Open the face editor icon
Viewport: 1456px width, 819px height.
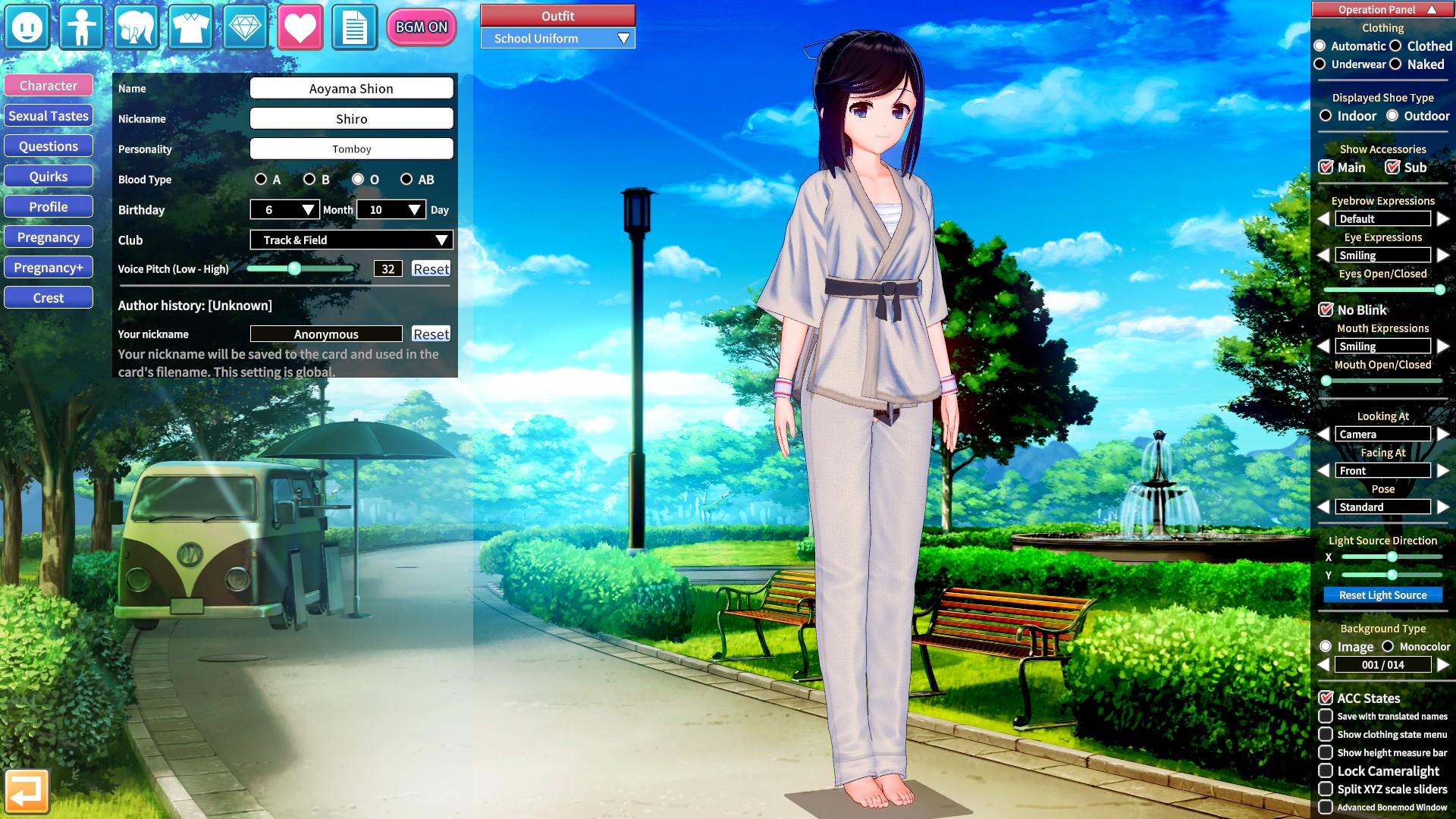coord(27,27)
